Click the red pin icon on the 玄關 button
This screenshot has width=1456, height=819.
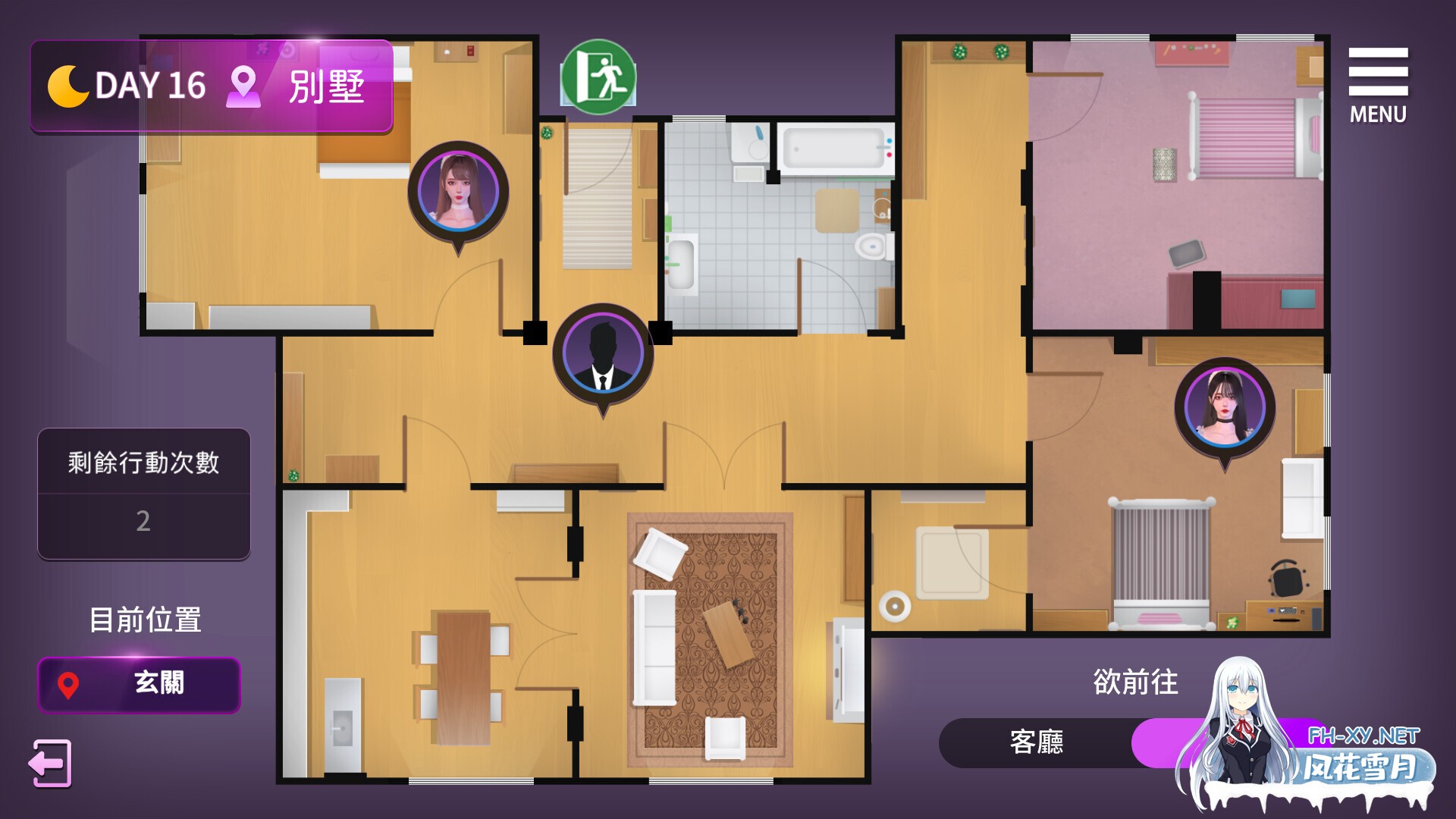click(70, 685)
